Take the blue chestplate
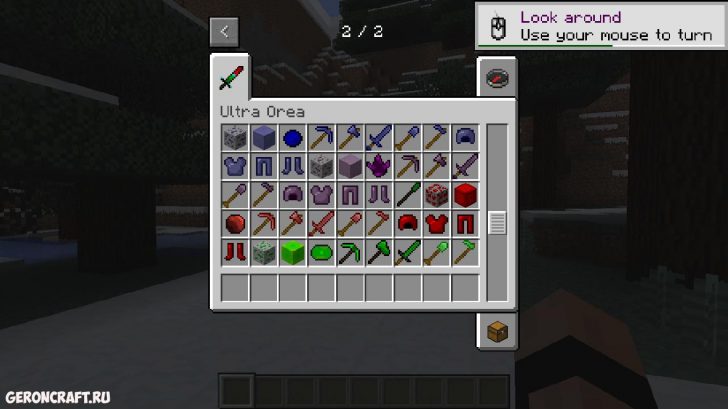The height and width of the screenshot is (409, 728). click(x=234, y=166)
